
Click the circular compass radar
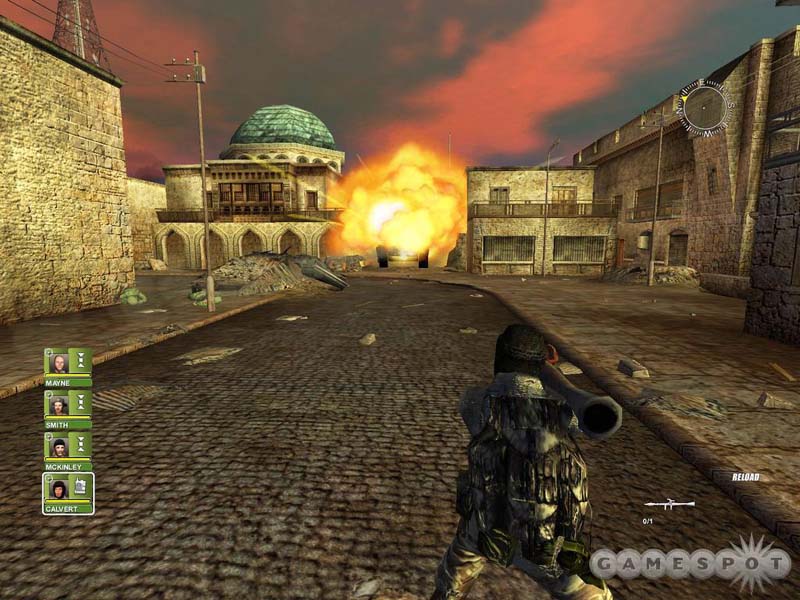click(x=704, y=107)
